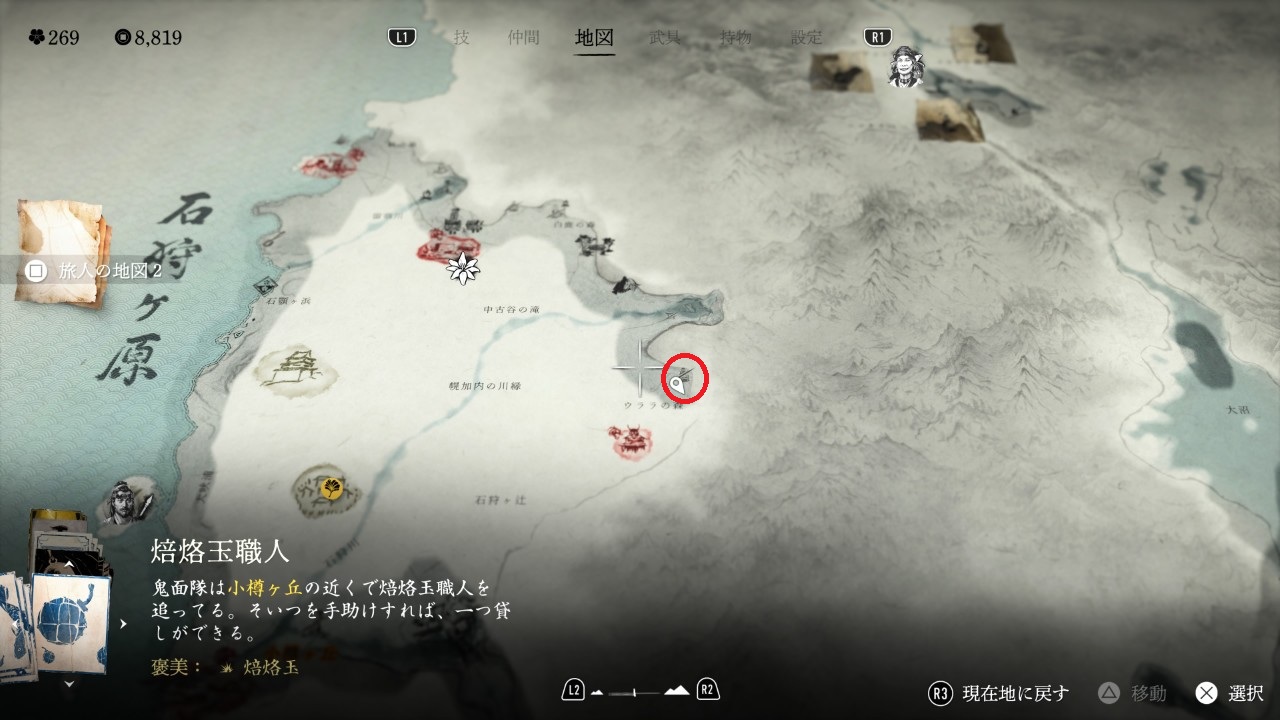The height and width of the screenshot is (720, 1280).
Task: Select the yellow ginkgo leaf marker
Action: (x=332, y=488)
